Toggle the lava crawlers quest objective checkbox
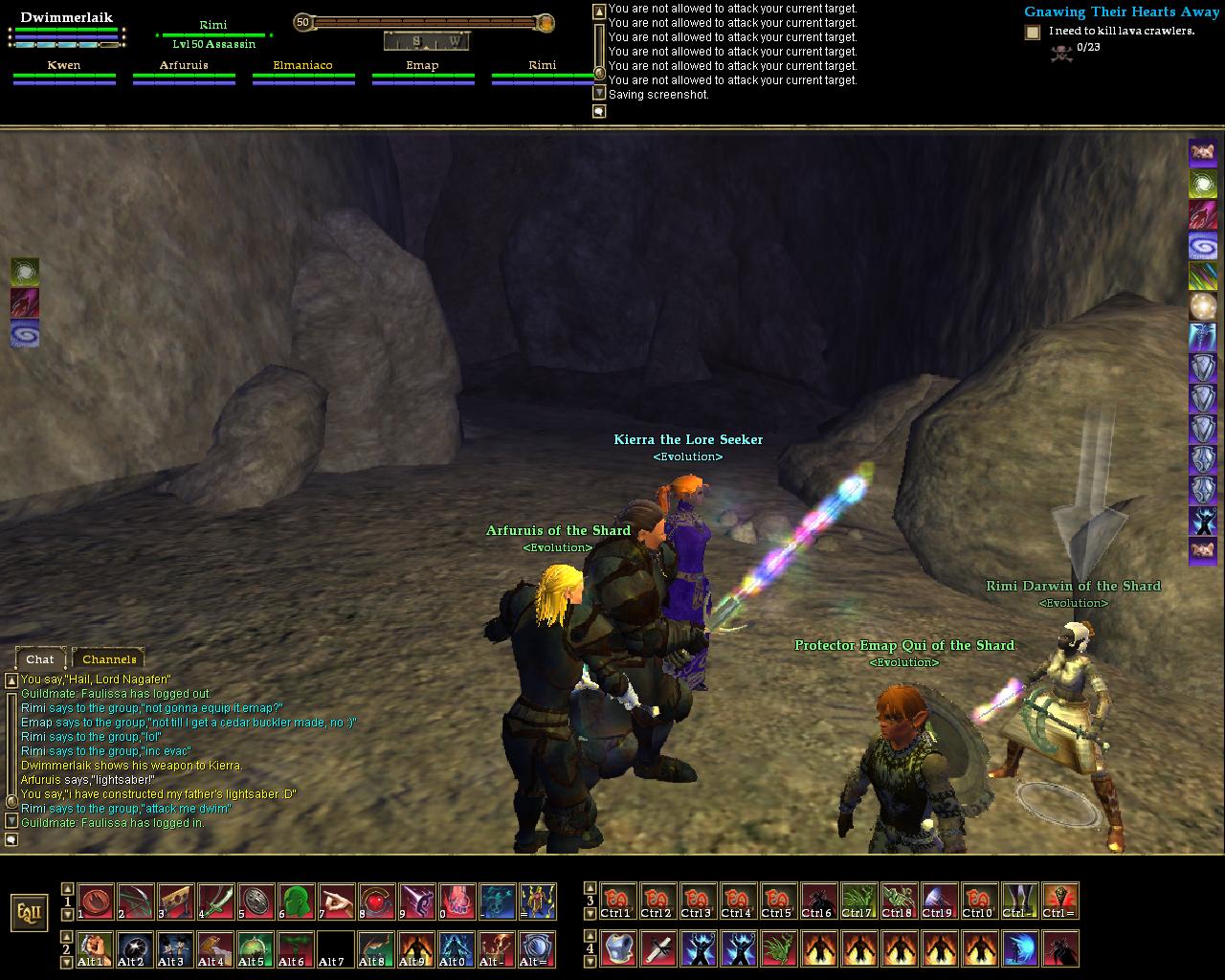 [x=1033, y=33]
